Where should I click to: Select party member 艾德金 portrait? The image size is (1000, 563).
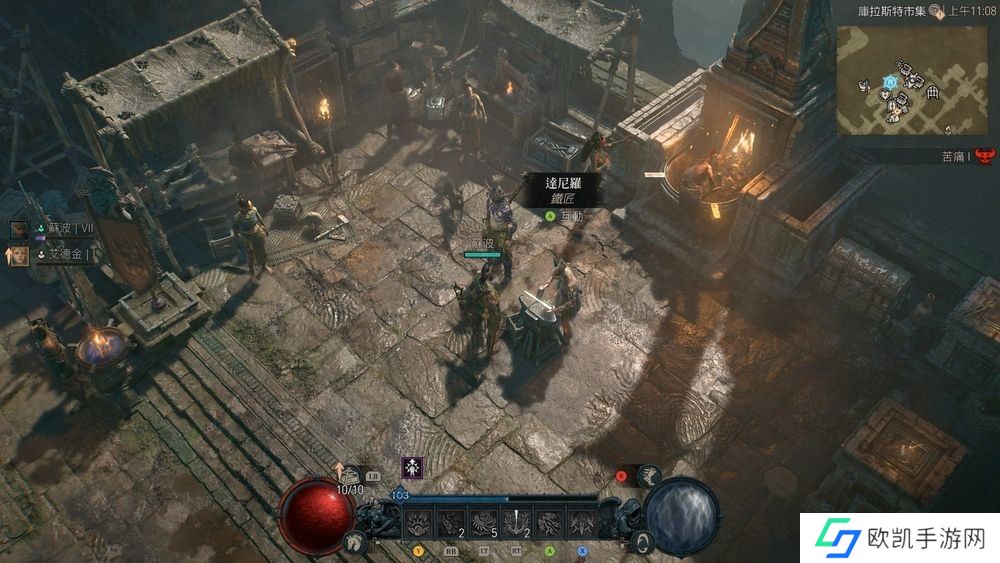coord(19,255)
